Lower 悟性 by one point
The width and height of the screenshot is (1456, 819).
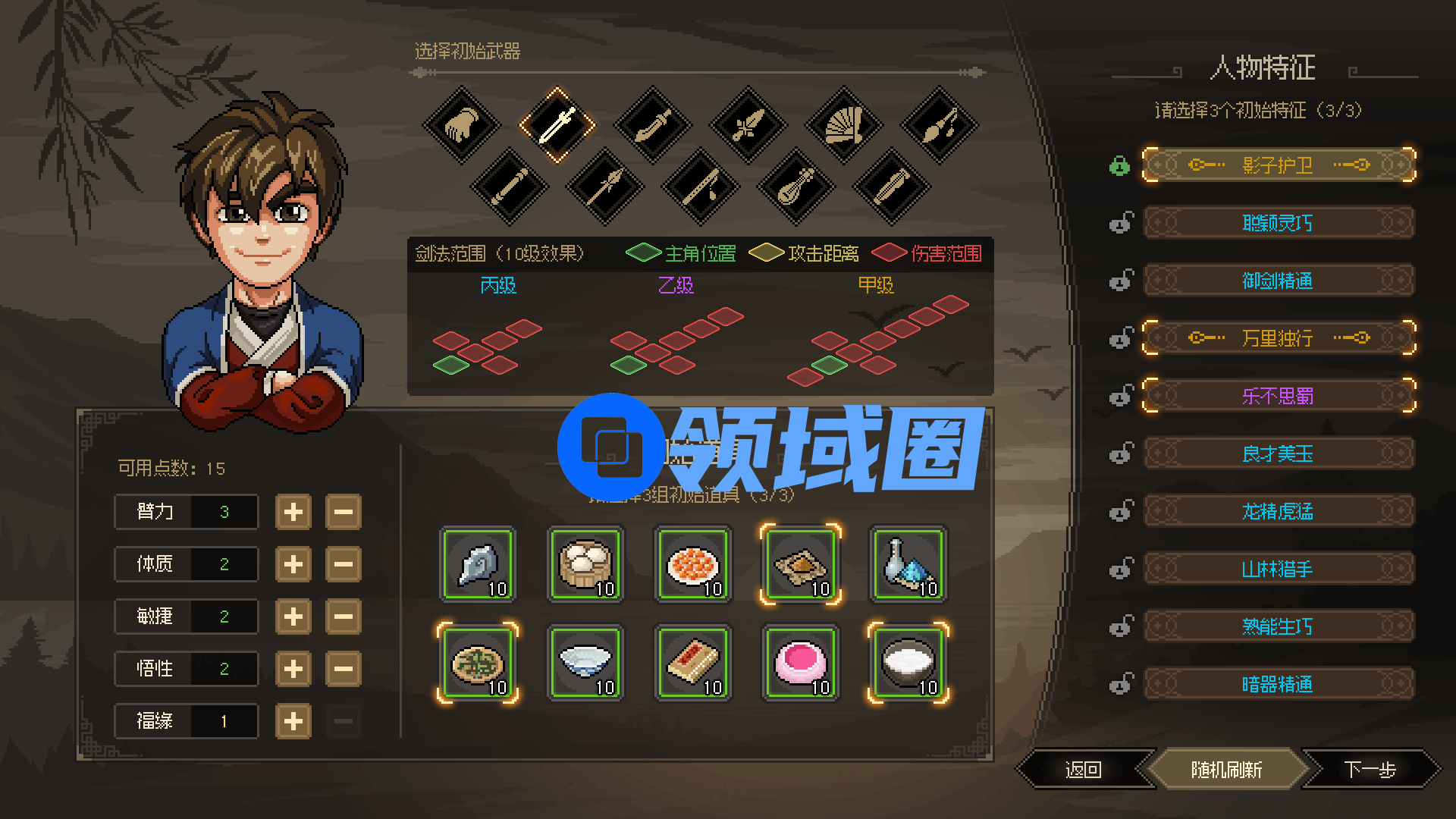(x=343, y=669)
